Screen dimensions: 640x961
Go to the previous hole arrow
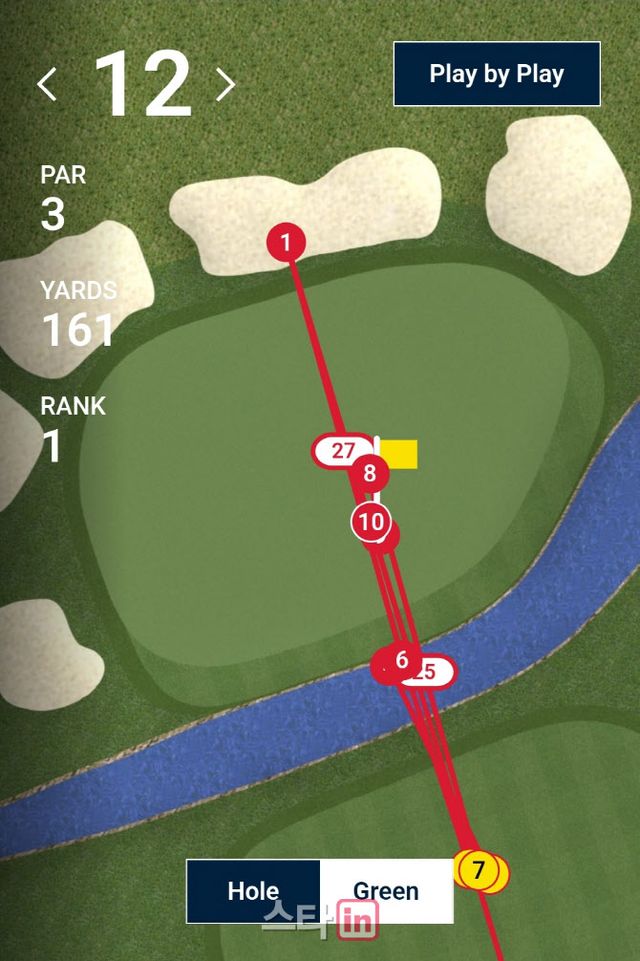coord(47,85)
